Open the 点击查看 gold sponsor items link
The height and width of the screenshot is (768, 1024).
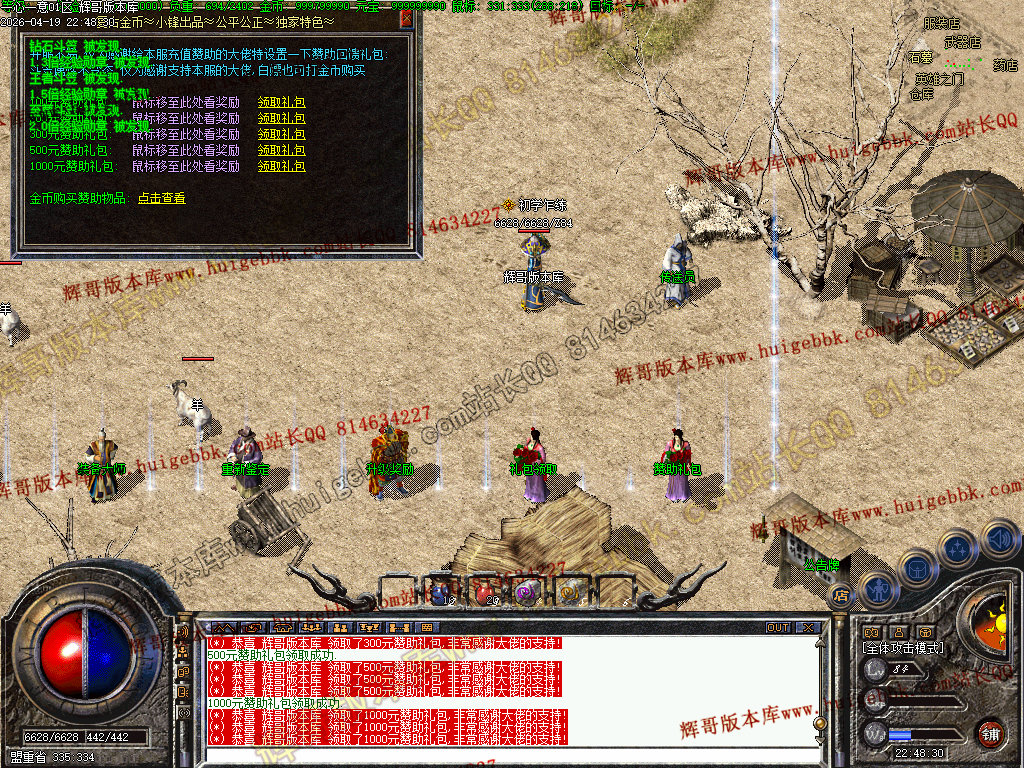[x=161, y=198]
